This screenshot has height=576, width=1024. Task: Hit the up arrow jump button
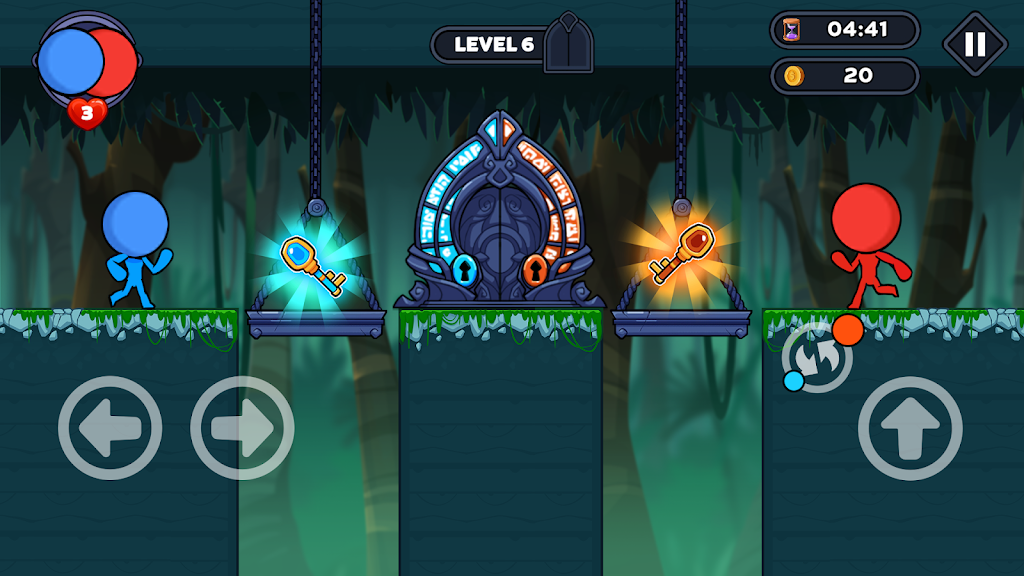tap(910, 428)
